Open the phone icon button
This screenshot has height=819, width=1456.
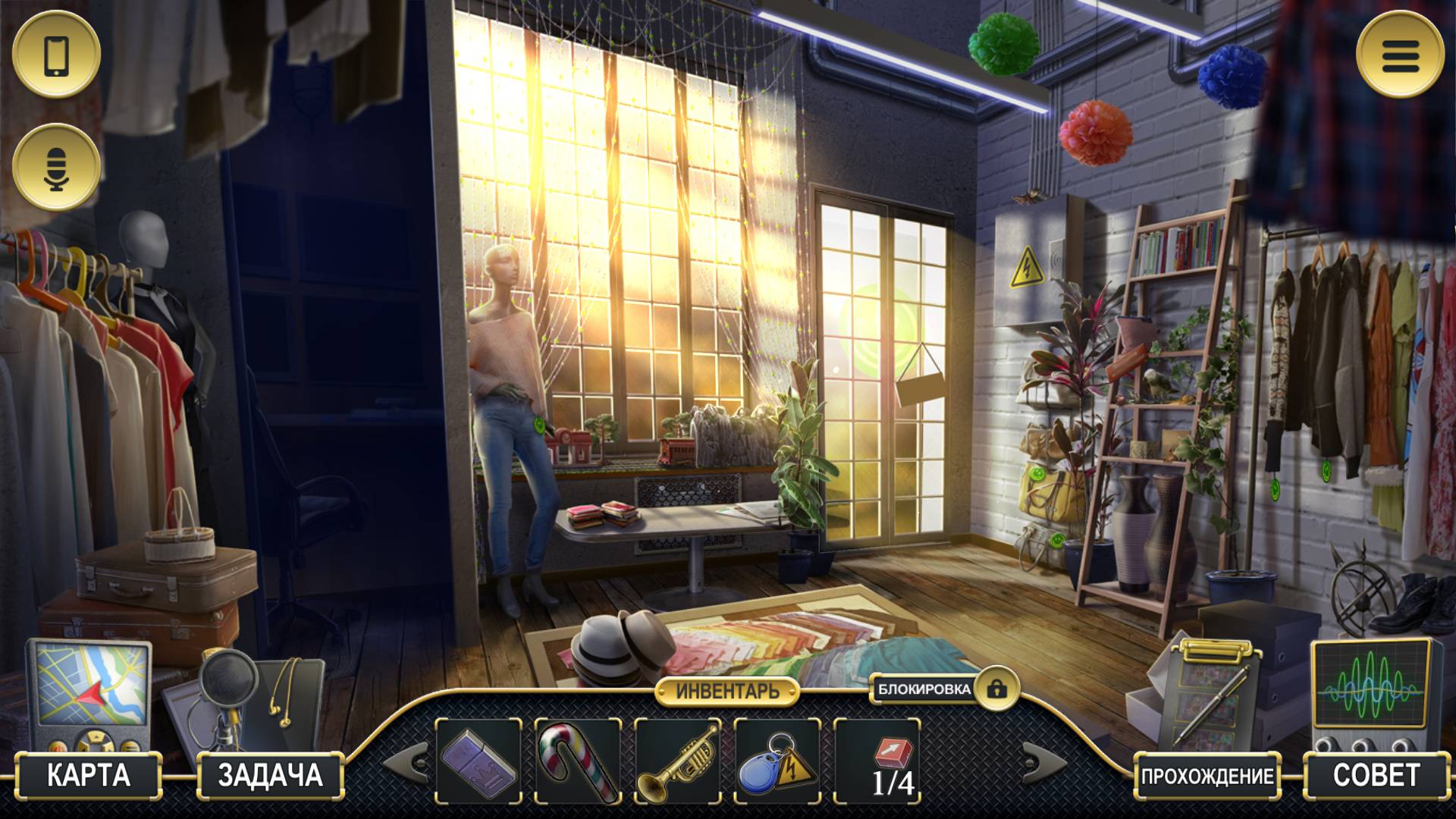tap(57, 55)
